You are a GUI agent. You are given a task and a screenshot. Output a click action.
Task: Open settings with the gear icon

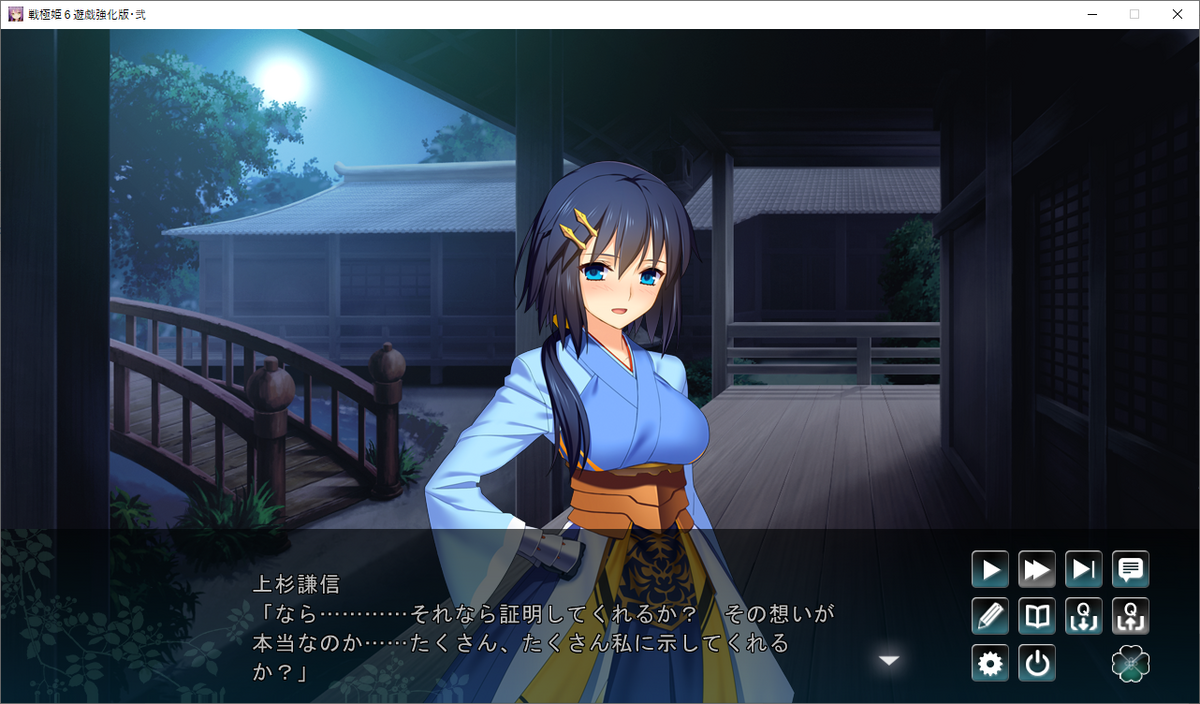click(x=990, y=663)
